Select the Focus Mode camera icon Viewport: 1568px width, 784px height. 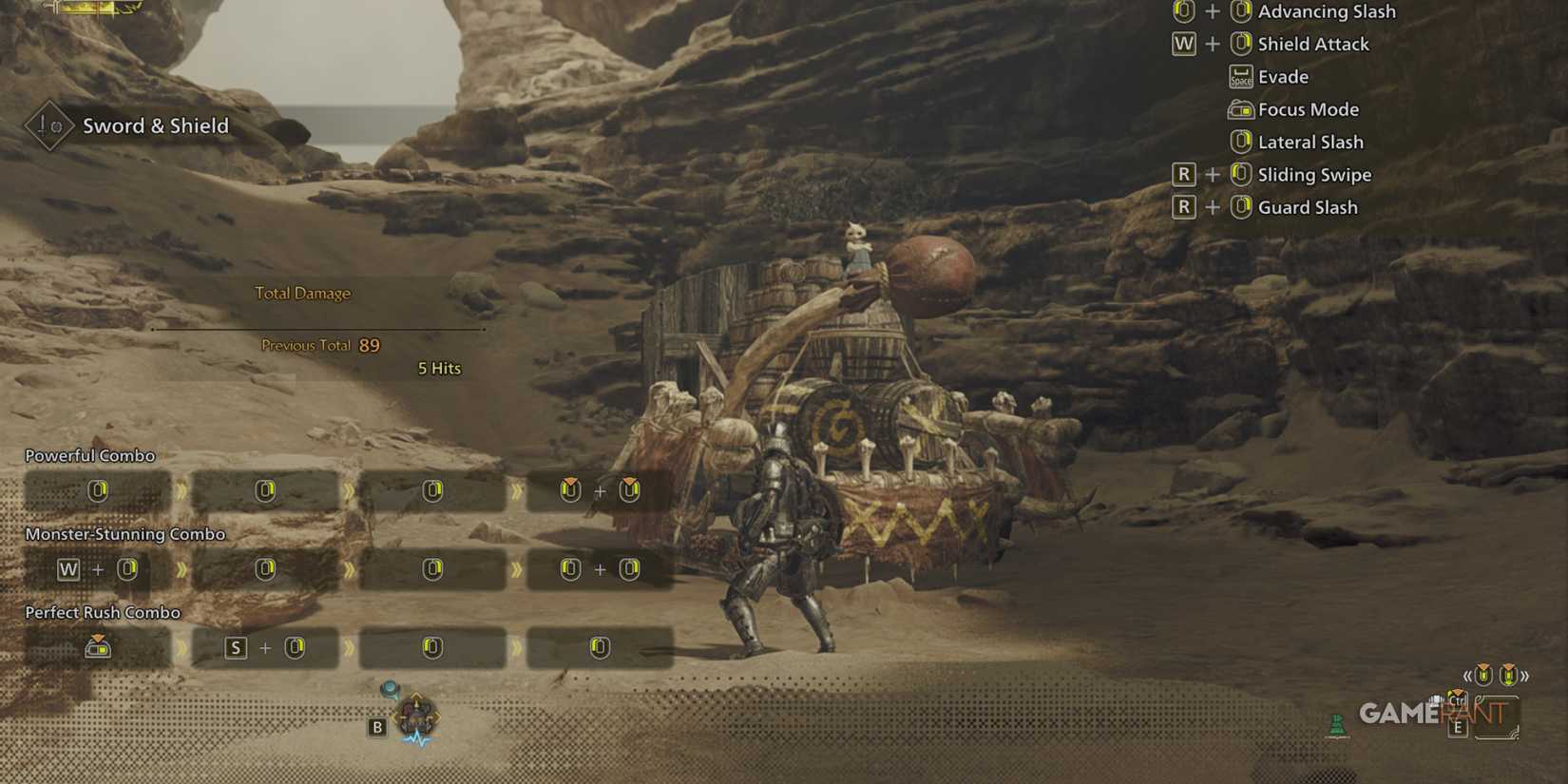click(x=1242, y=109)
